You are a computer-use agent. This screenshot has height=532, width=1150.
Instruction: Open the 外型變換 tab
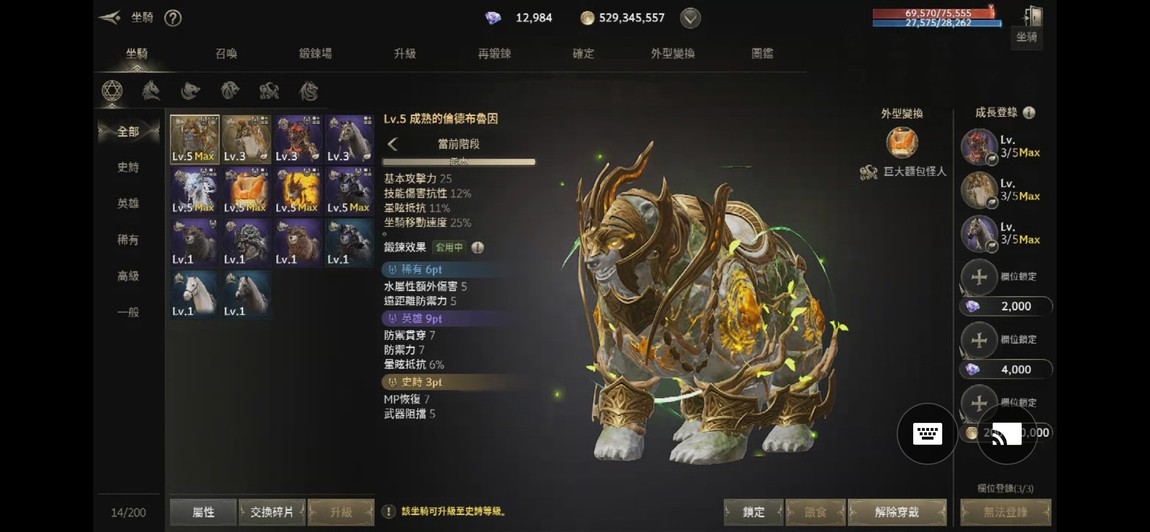coord(672,53)
